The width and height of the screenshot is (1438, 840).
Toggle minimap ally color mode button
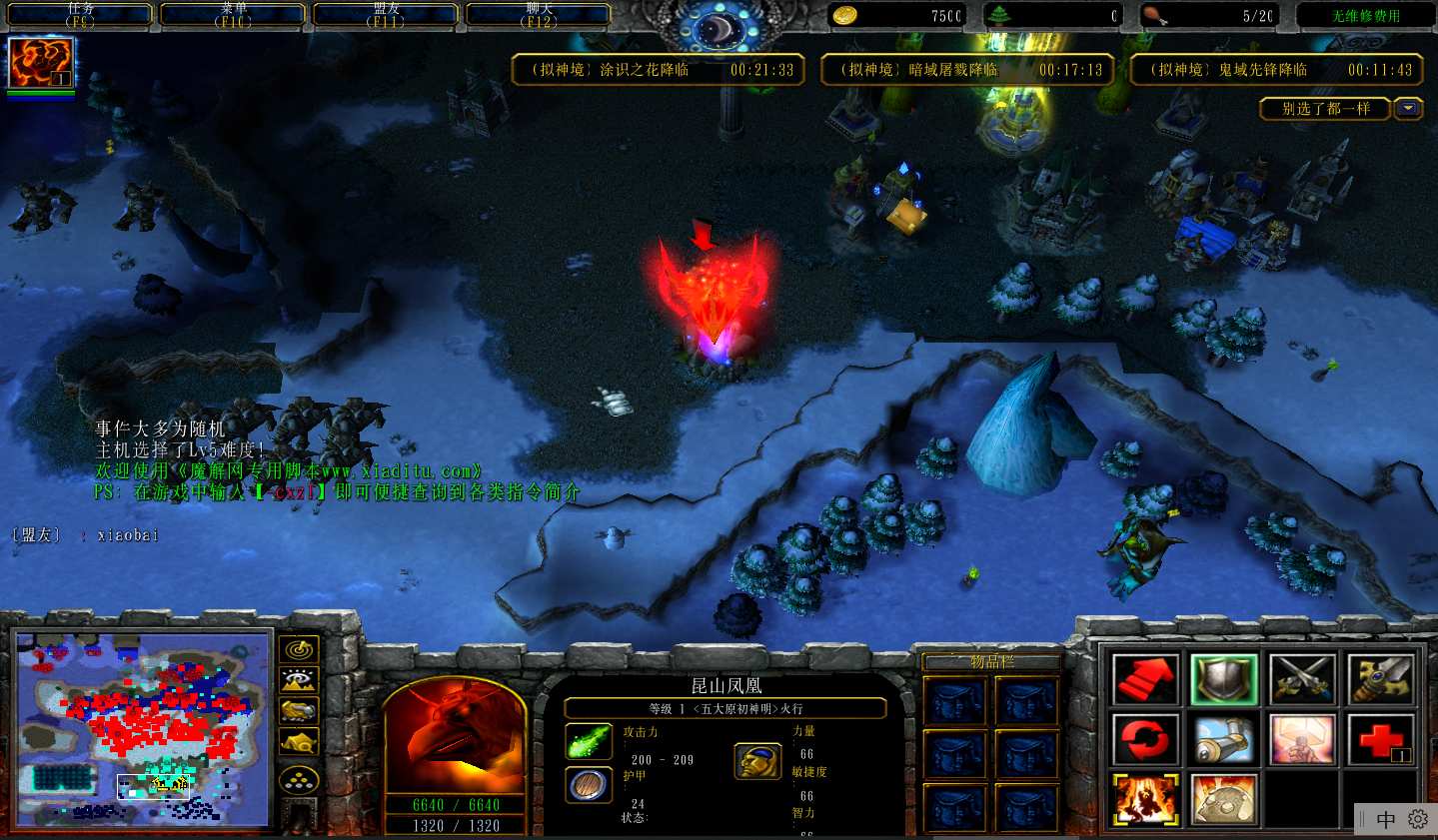[x=299, y=710]
